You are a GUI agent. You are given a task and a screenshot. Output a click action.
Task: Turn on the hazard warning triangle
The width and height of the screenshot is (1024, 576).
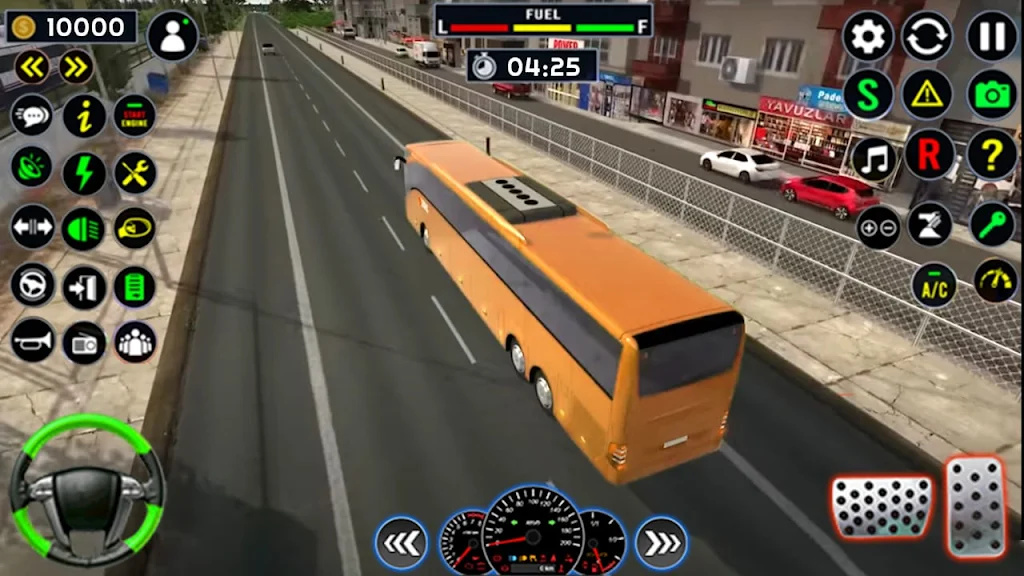click(x=927, y=95)
